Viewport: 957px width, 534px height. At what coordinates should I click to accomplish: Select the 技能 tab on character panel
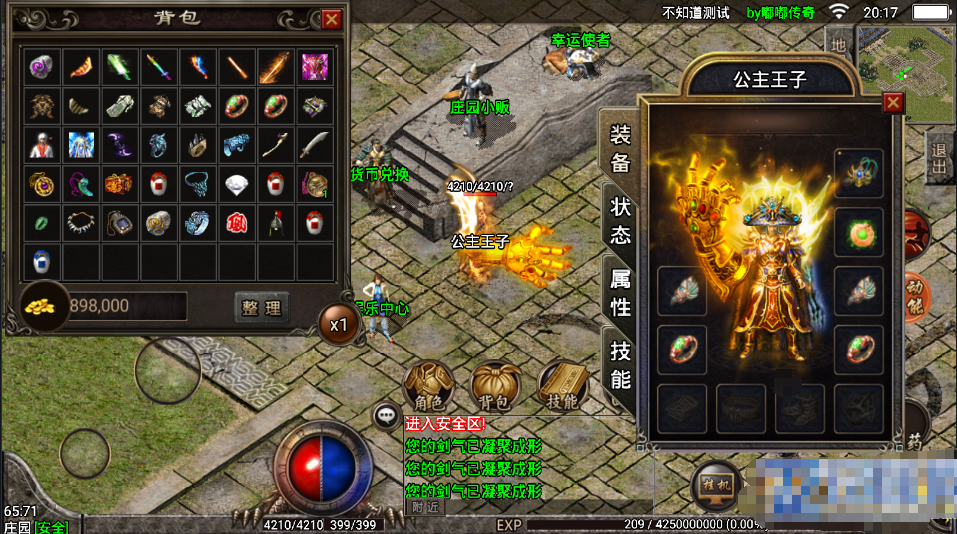coord(621,365)
